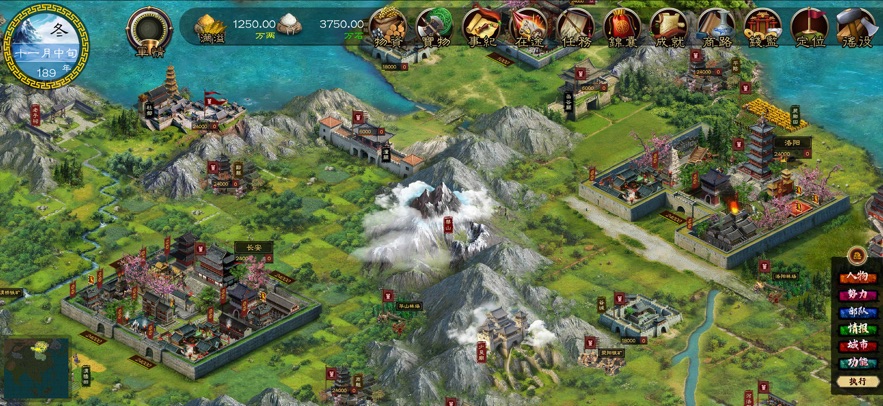Open the 事紀 chronicle scroll

pyautogui.click(x=481, y=26)
